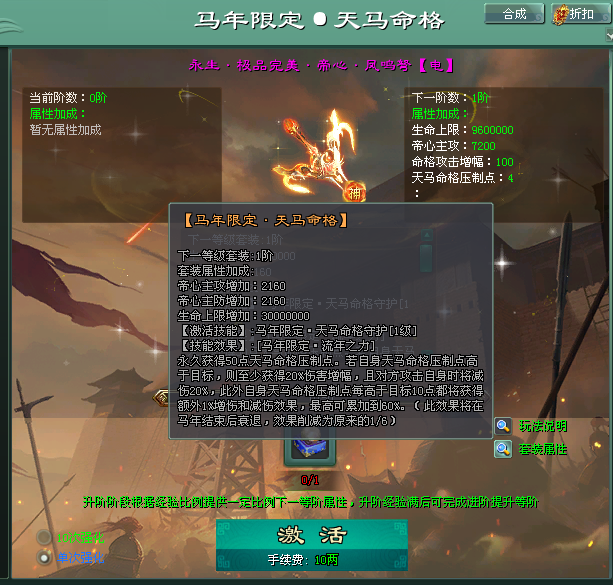This screenshot has width=613, height=585.
Task: Show 套装属性 set attributes
Action: click(x=542, y=449)
